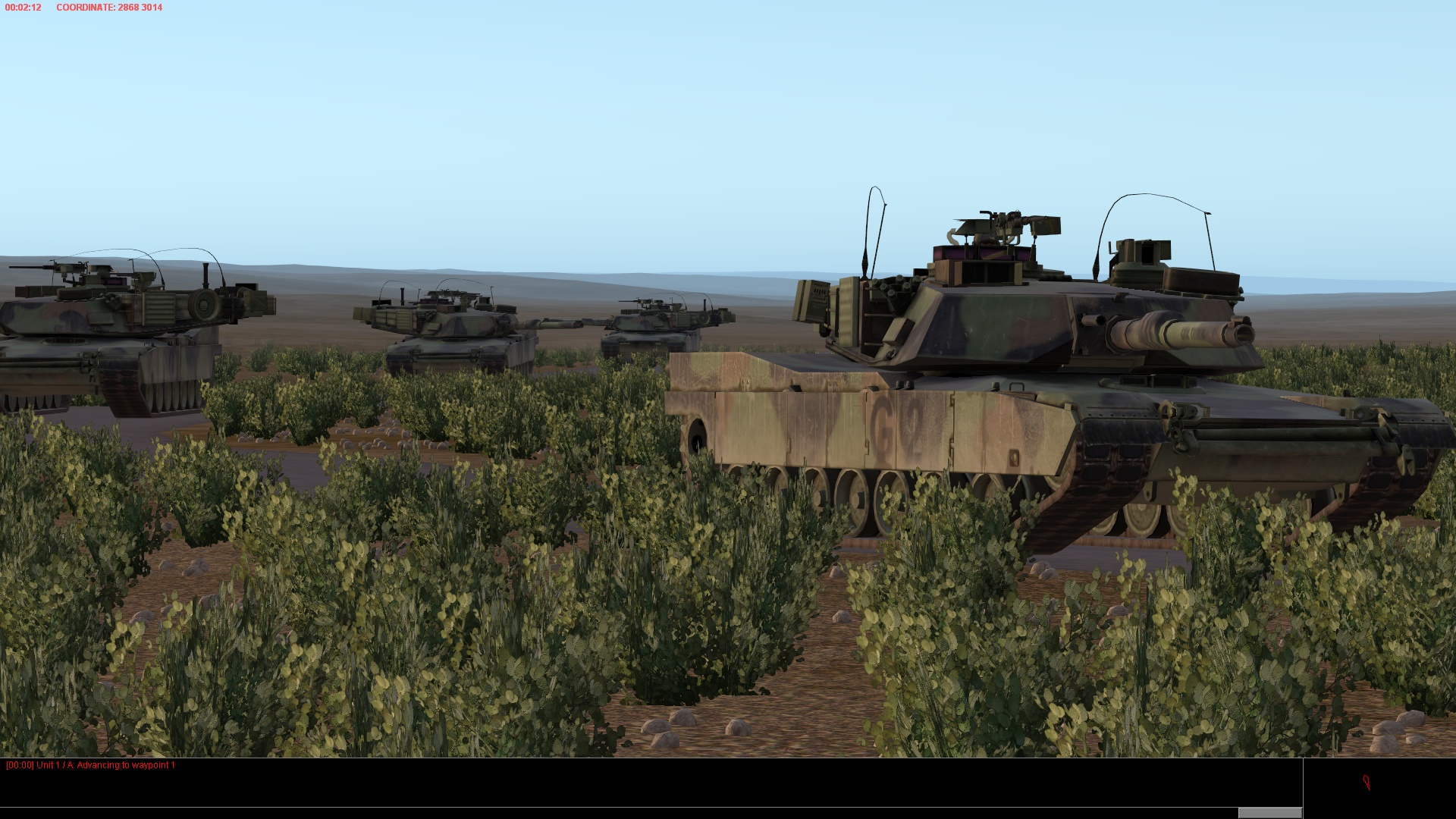1456x819 pixels.
Task: Click the waypoint 1 text in the log
Action: tap(157, 767)
